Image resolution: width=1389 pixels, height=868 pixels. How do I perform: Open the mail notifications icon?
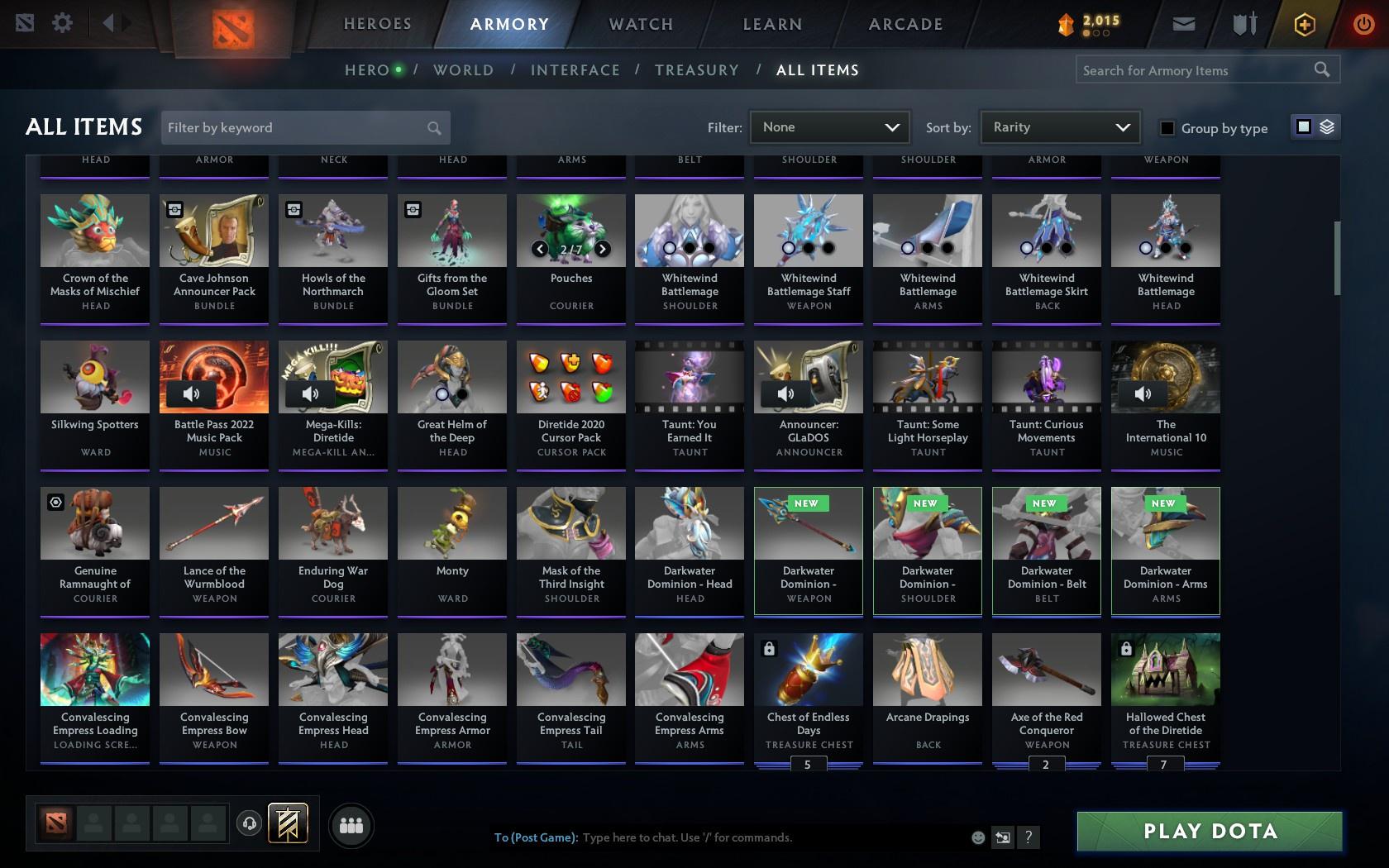coord(1183,24)
